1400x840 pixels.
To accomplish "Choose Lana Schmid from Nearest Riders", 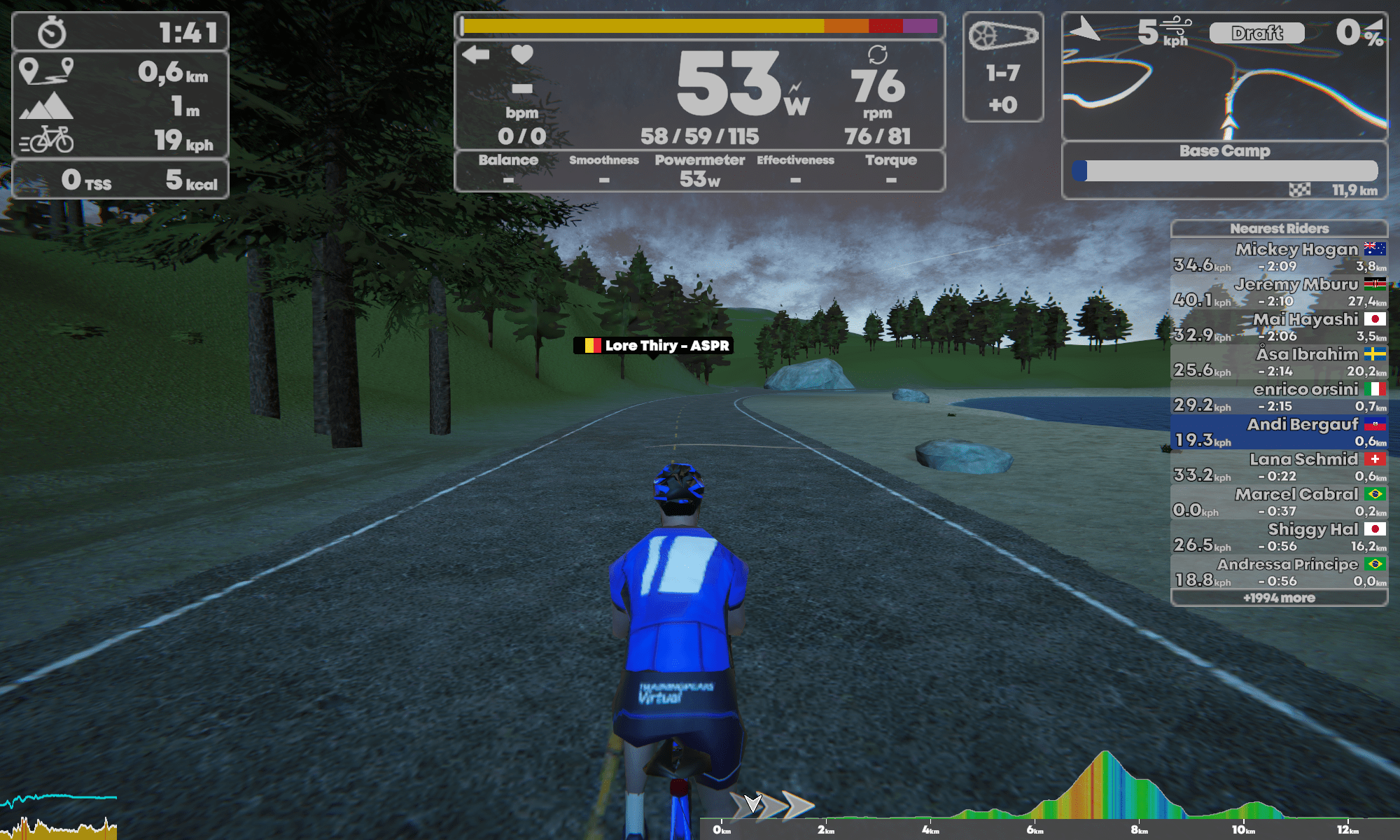I will click(1279, 467).
